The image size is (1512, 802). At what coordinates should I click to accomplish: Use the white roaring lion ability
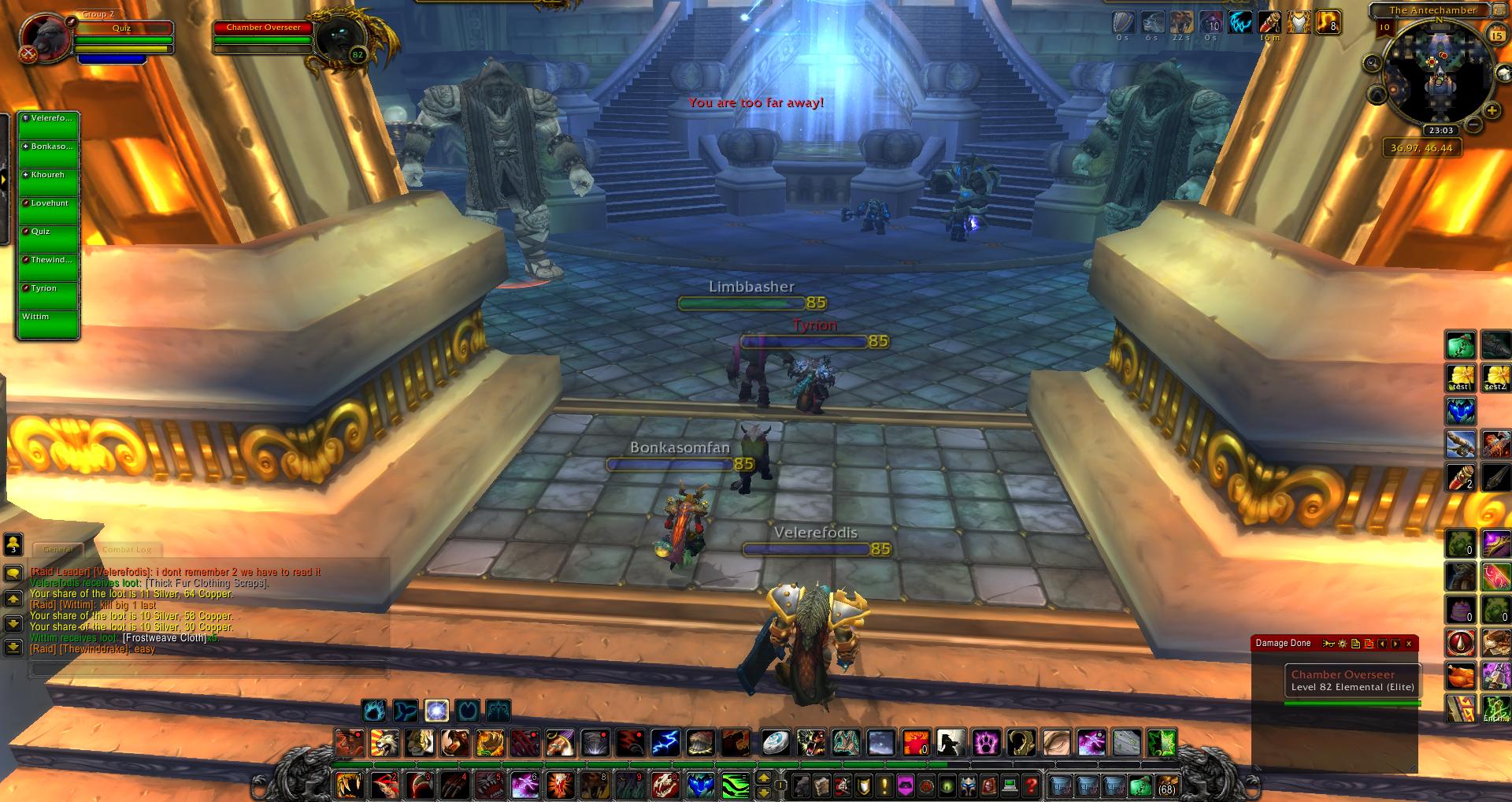(x=384, y=743)
